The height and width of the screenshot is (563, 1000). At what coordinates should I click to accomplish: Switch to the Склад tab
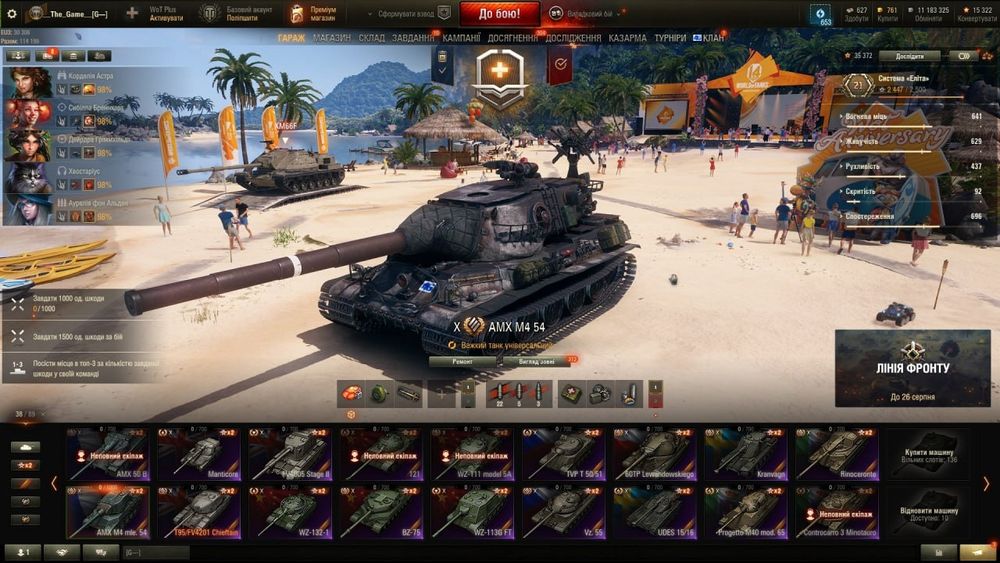tap(371, 38)
